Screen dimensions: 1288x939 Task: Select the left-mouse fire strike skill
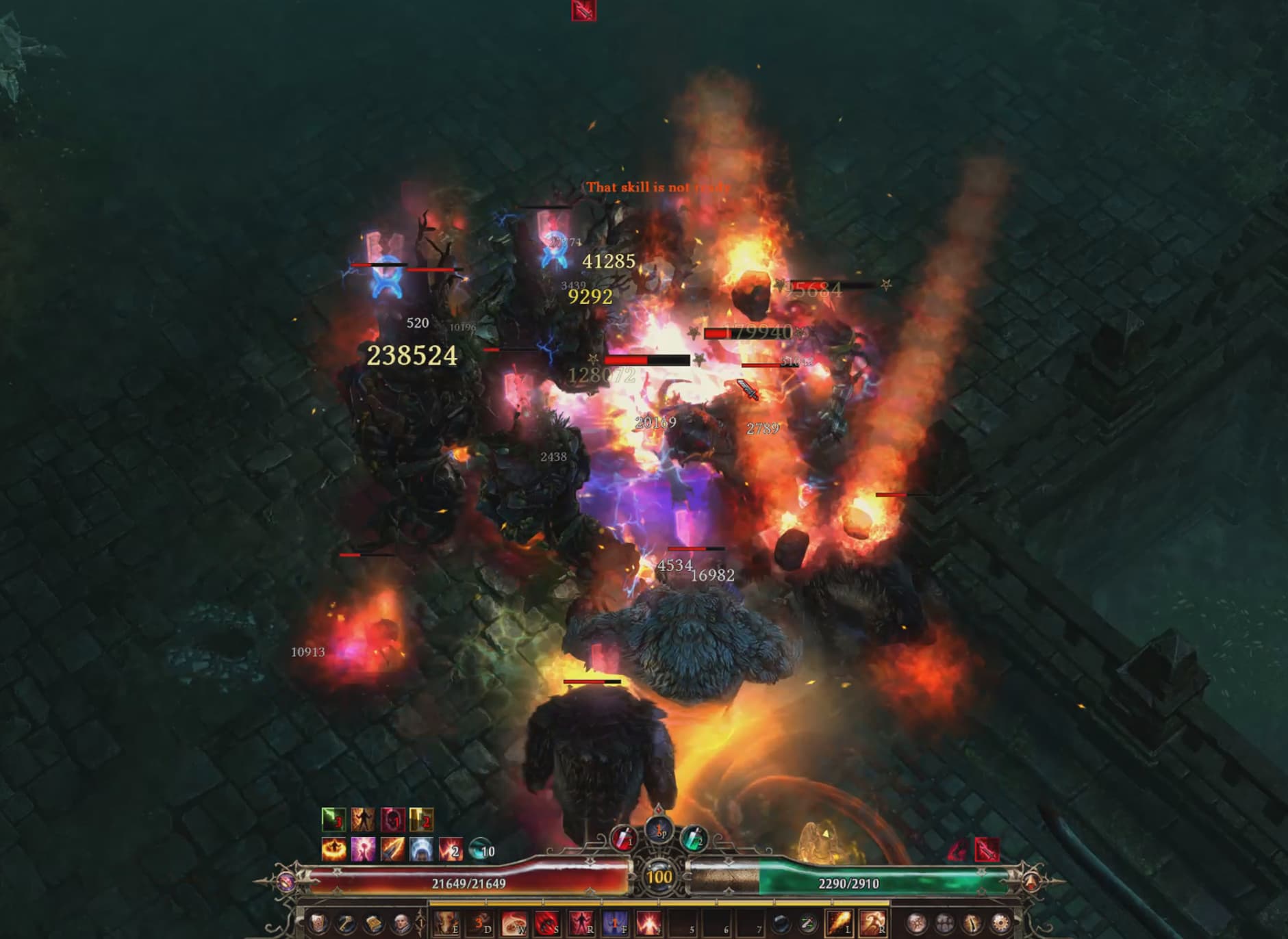coord(838,924)
